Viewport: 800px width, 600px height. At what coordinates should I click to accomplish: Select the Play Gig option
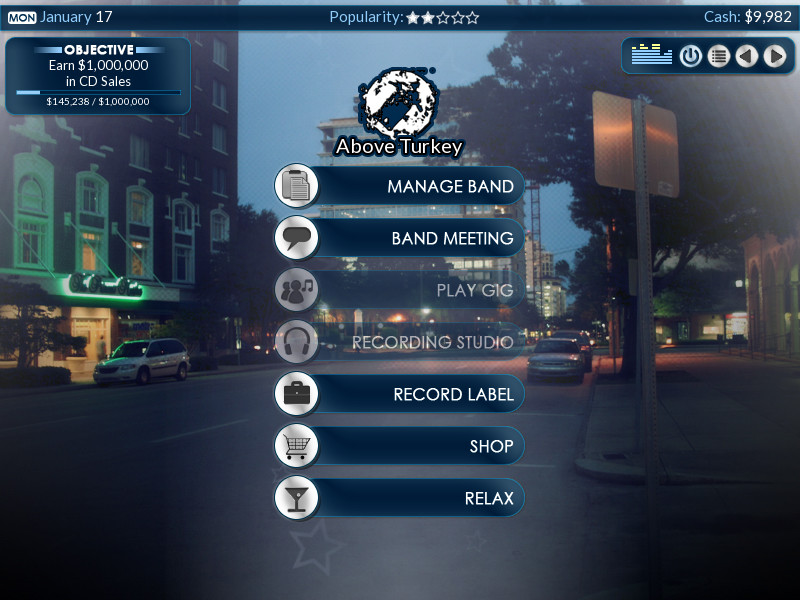click(400, 290)
